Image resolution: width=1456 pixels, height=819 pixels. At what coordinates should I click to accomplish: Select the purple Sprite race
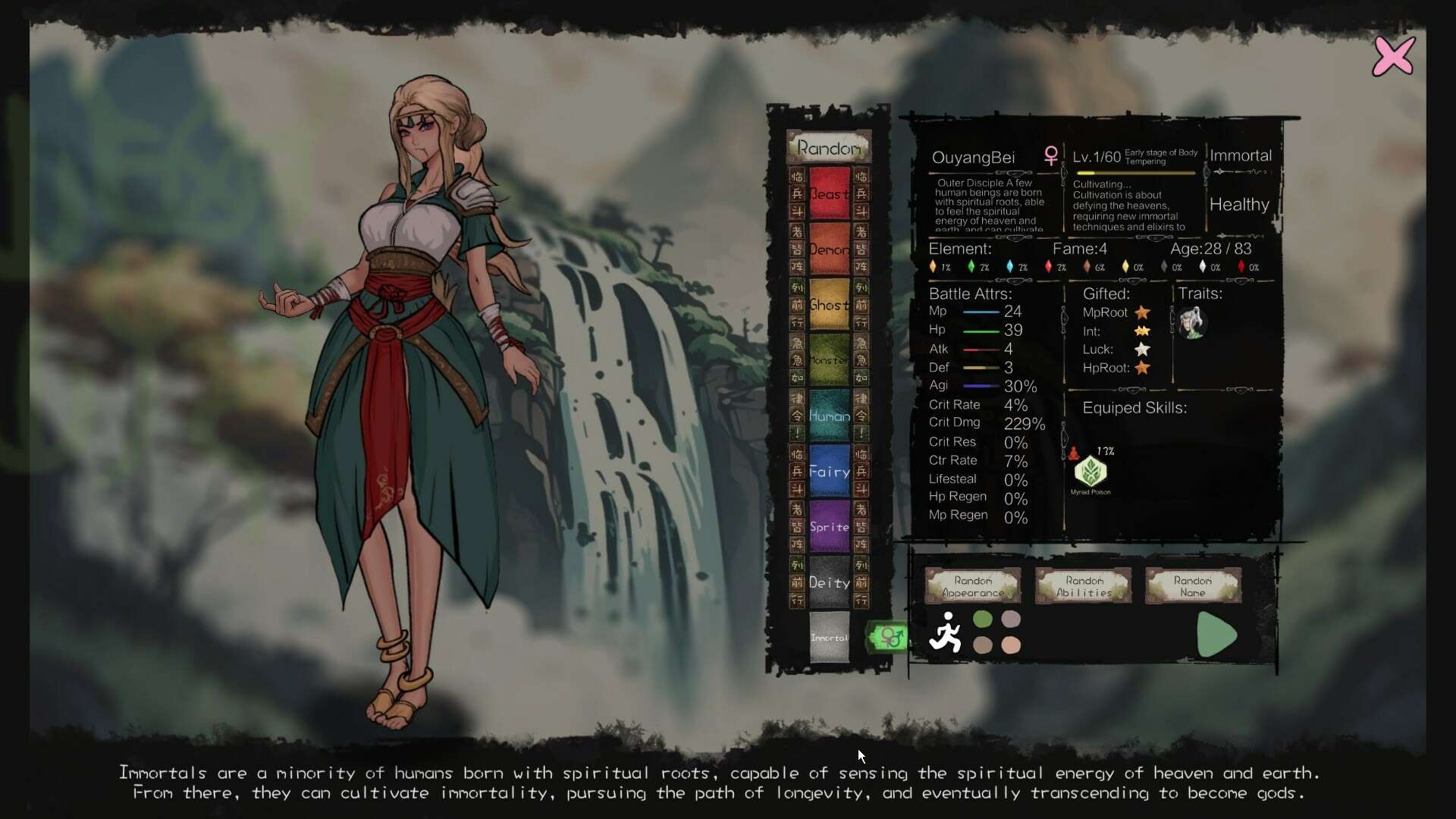point(829,526)
